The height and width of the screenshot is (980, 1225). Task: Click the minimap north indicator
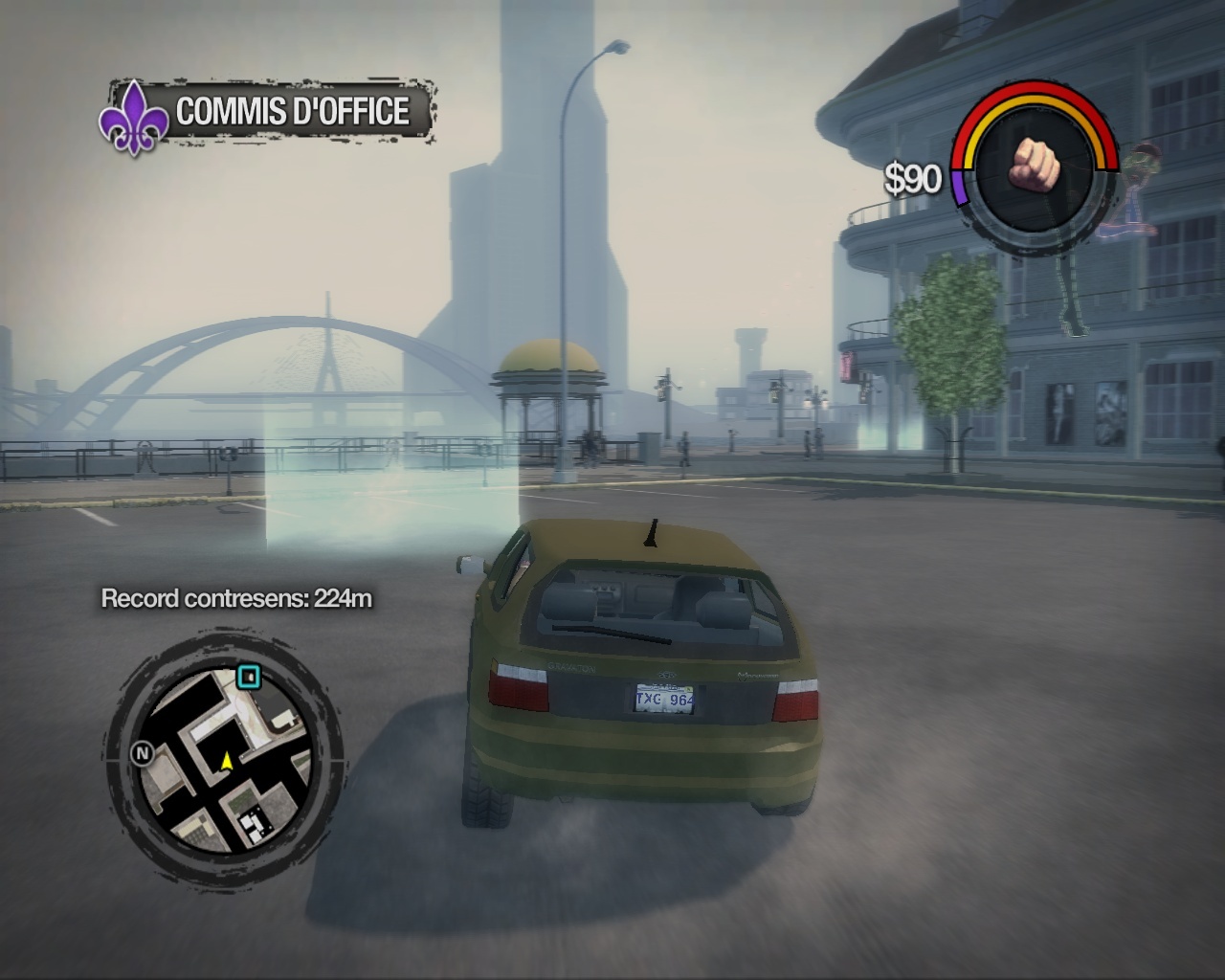142,754
